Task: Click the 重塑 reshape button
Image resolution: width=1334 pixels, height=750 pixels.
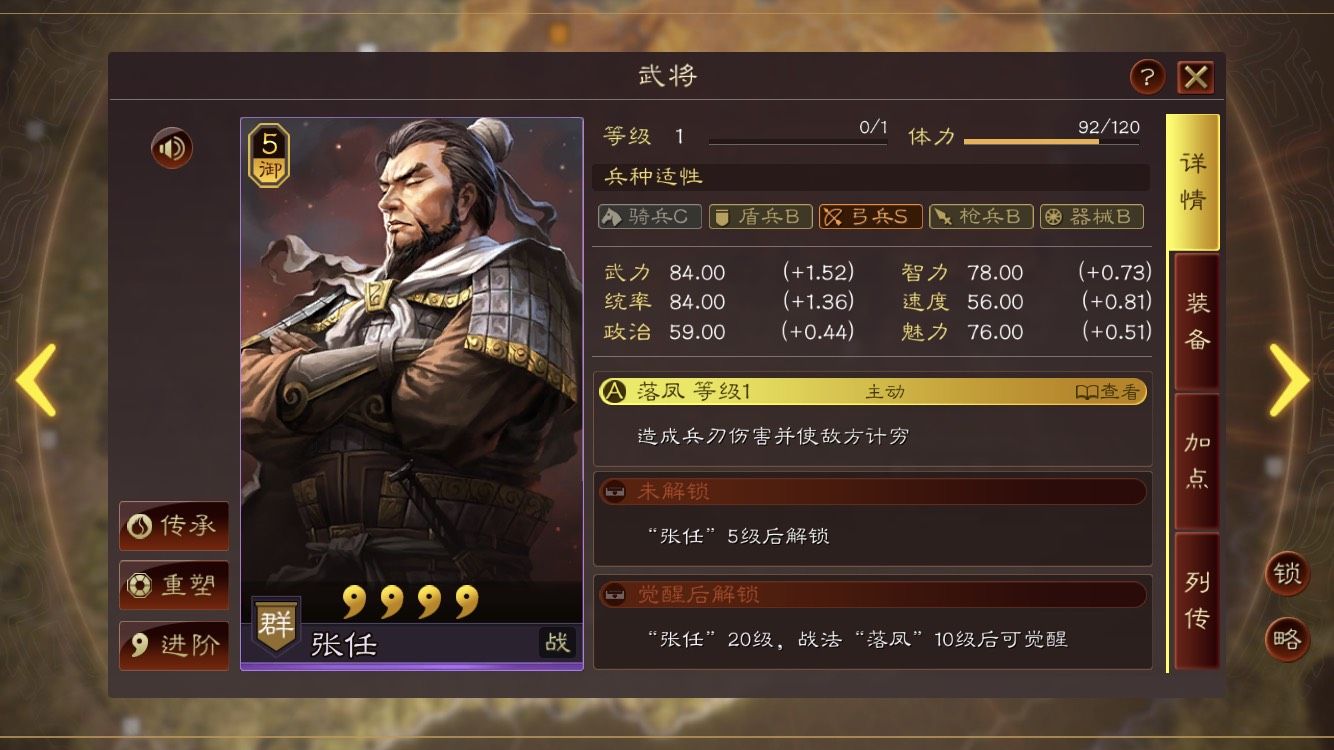Action: pos(173,587)
